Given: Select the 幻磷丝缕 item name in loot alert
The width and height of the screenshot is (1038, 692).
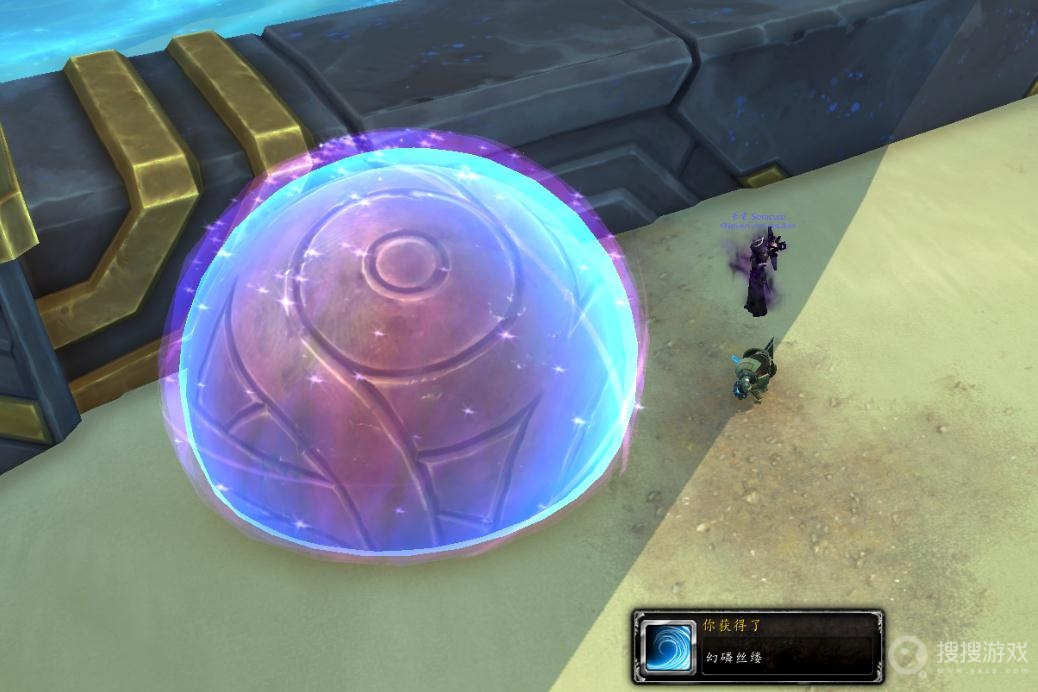Looking at the screenshot, I should [x=735, y=659].
